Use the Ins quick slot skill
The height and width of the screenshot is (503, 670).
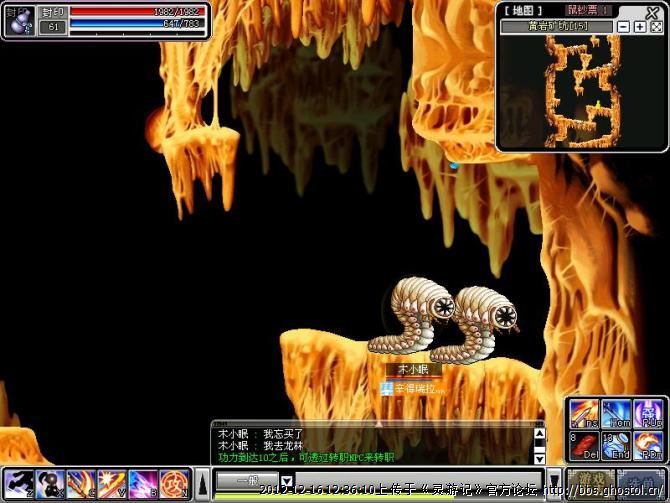click(x=584, y=413)
